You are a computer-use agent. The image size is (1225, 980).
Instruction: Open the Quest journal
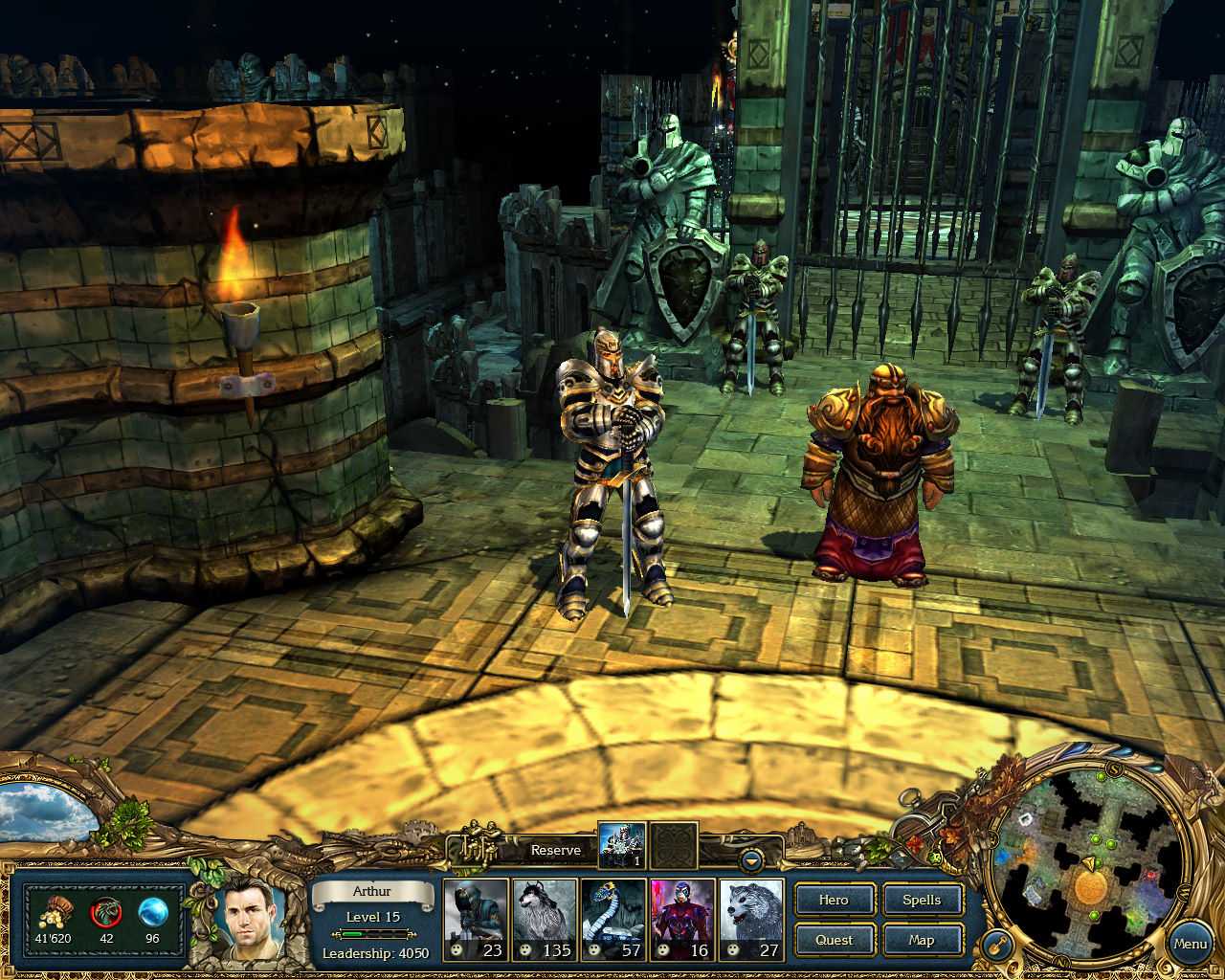[x=833, y=940]
